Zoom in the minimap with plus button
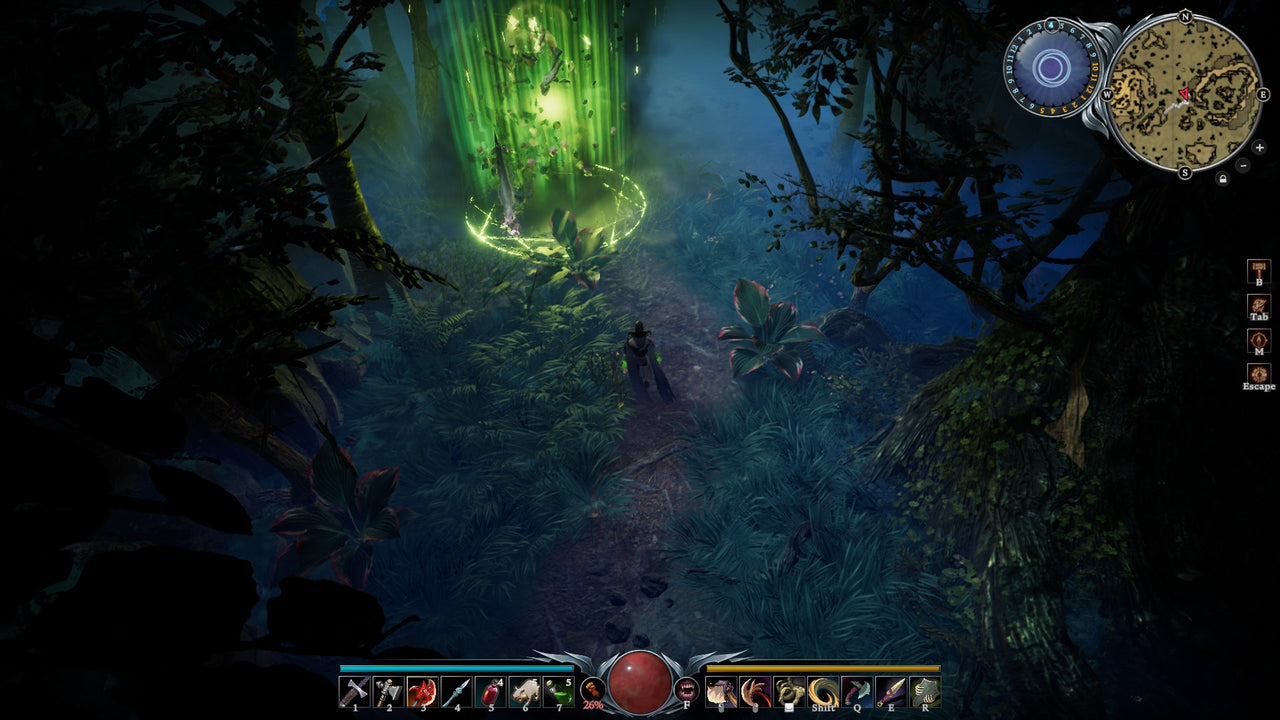The width and height of the screenshot is (1280, 720). coord(1259,148)
